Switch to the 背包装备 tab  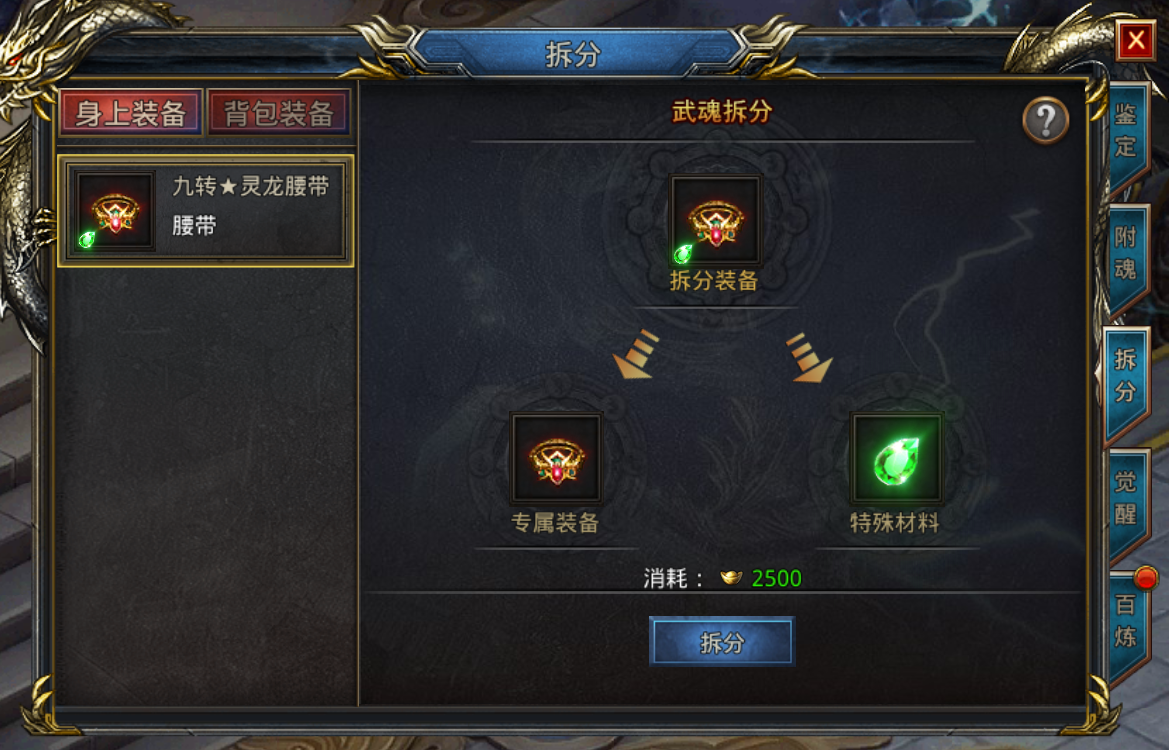278,113
